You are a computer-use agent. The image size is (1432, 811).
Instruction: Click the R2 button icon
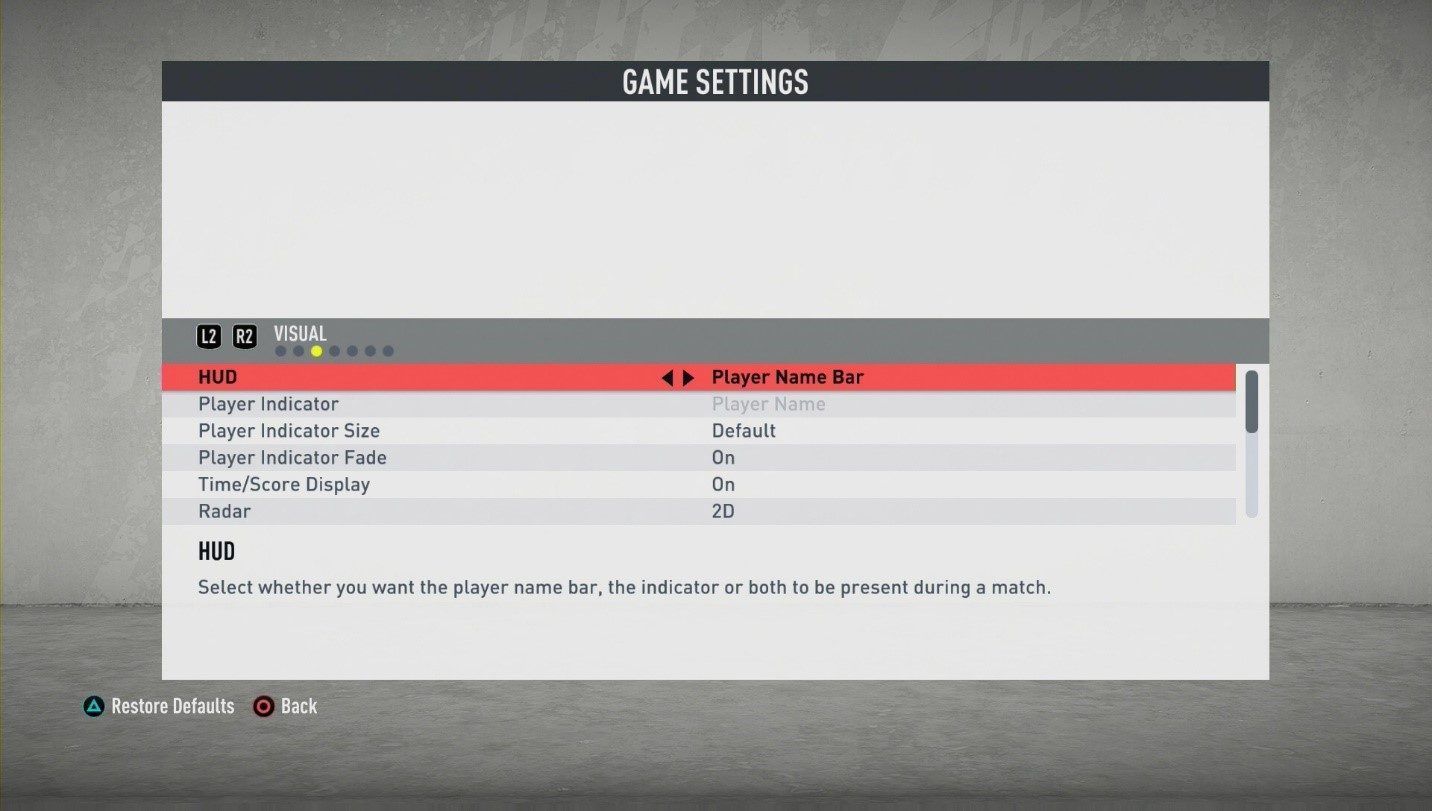coord(244,336)
